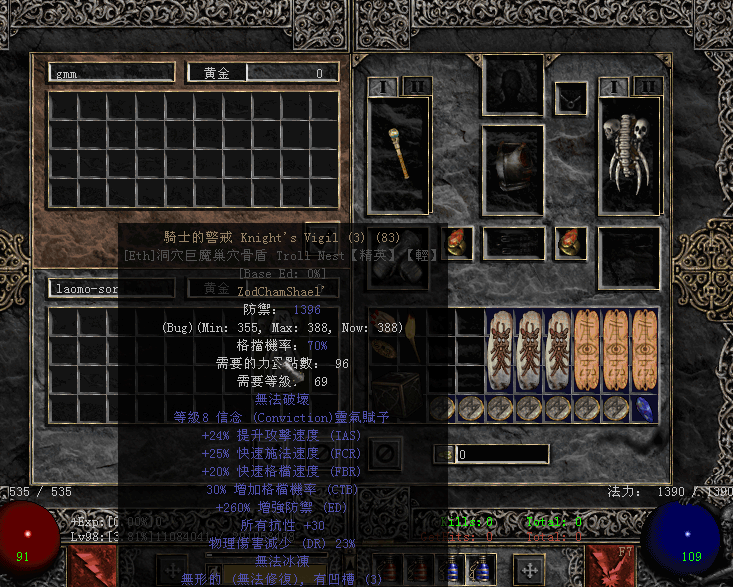Click the belt equipment slot
This screenshot has height=587, width=733.
[514, 242]
